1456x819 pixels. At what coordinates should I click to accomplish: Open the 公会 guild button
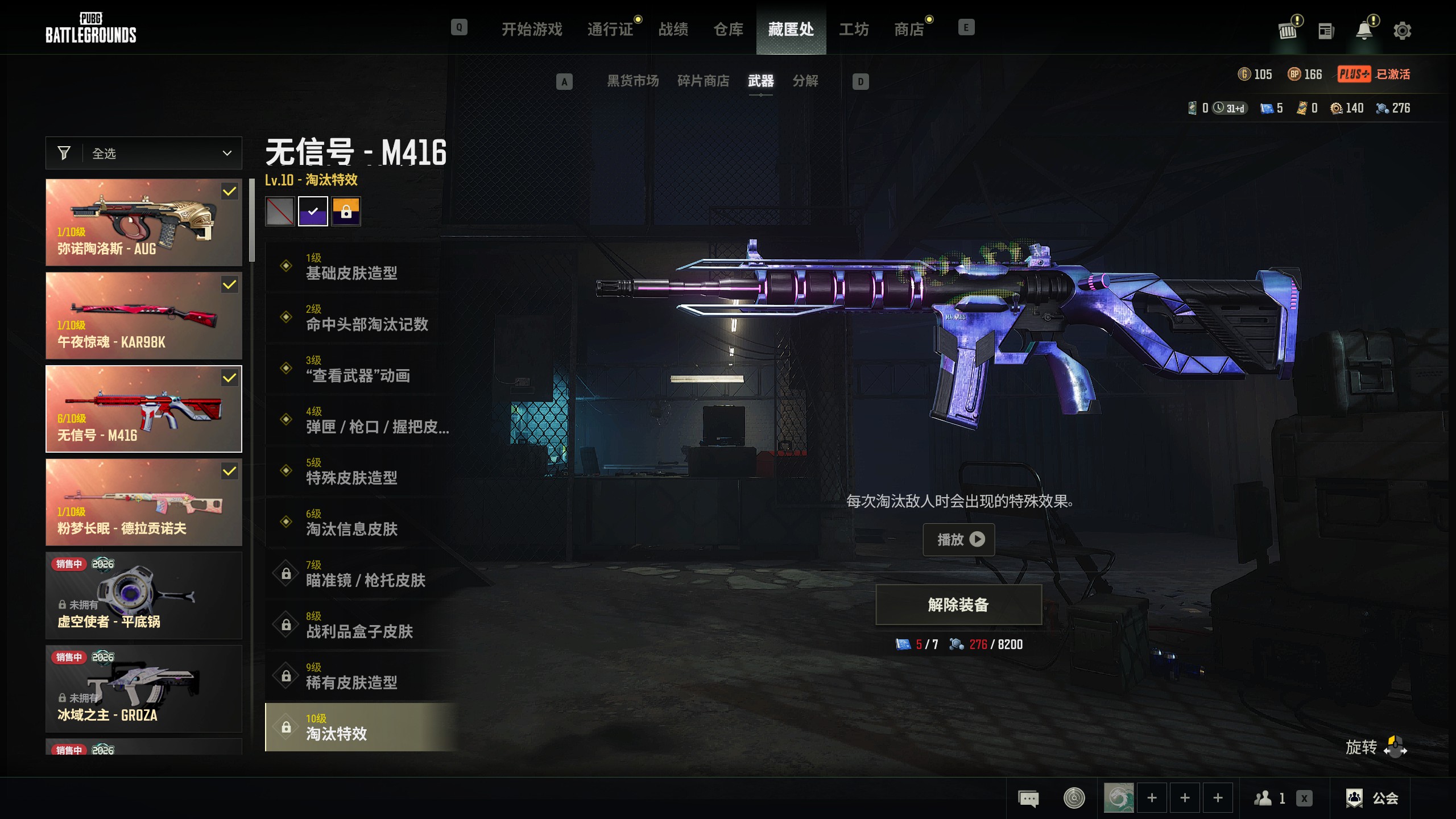(1373, 798)
